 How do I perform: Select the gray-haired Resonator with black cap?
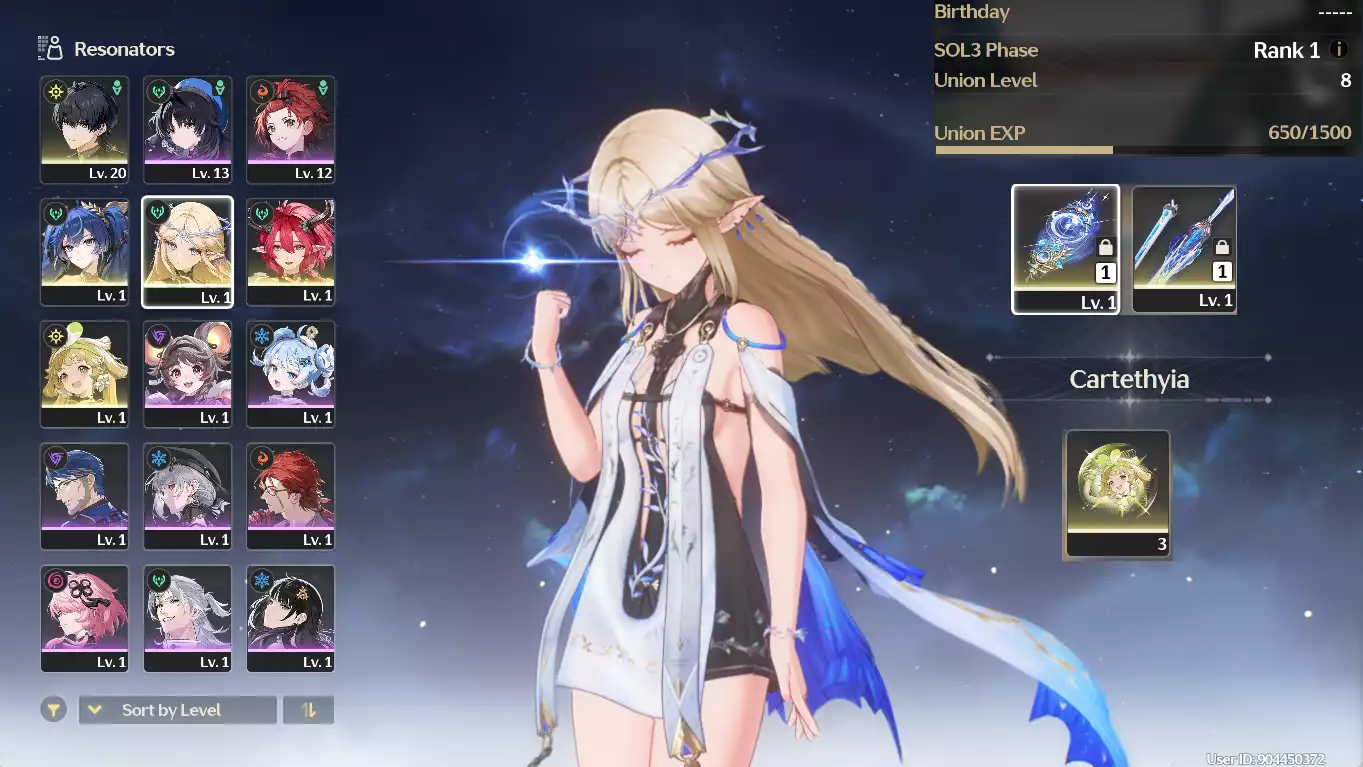pos(188,496)
